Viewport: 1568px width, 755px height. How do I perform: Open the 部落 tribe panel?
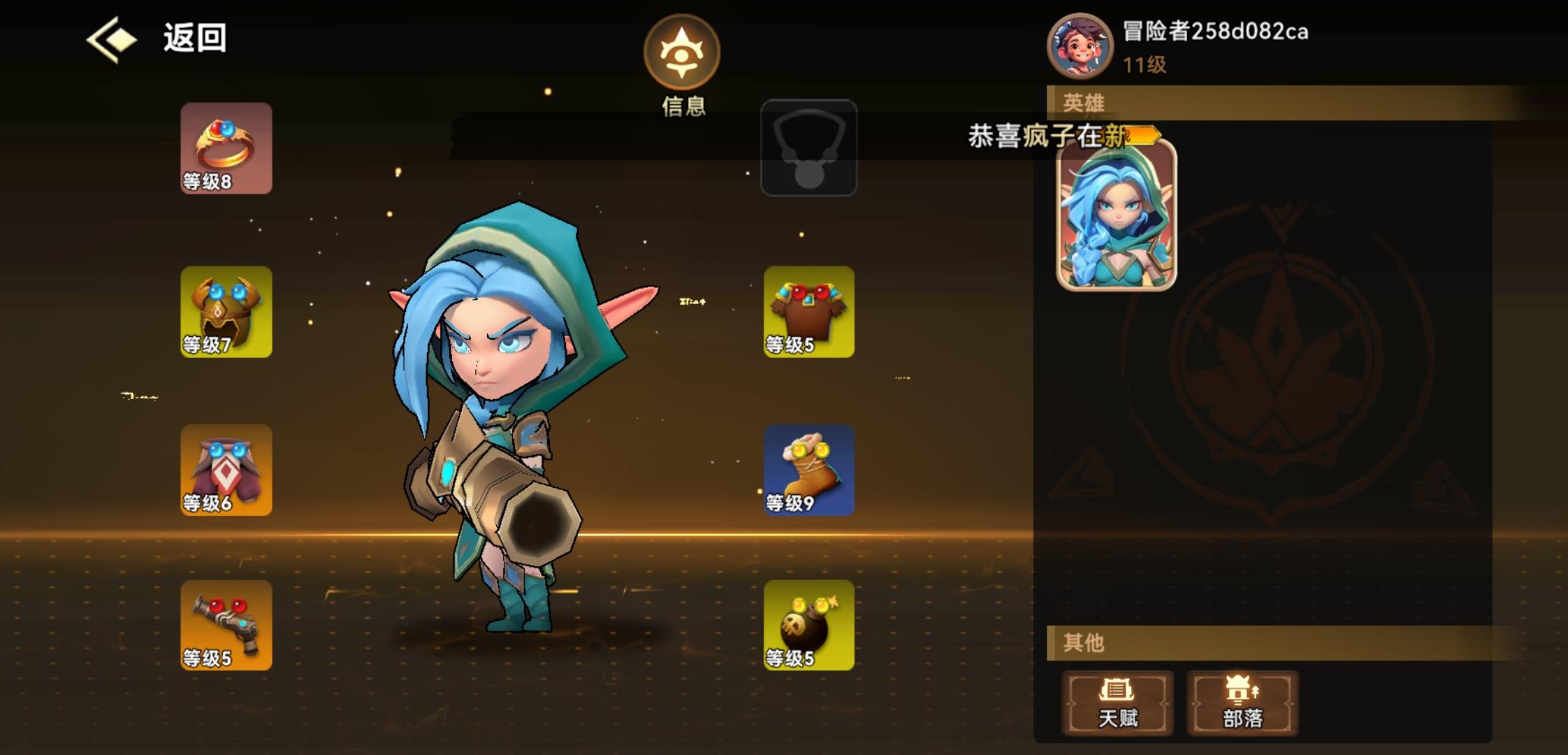click(1241, 703)
